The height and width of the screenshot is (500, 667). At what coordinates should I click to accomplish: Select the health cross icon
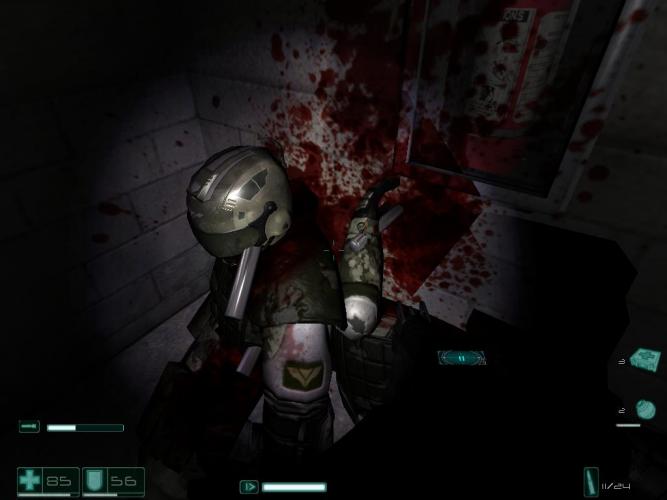click(30, 480)
